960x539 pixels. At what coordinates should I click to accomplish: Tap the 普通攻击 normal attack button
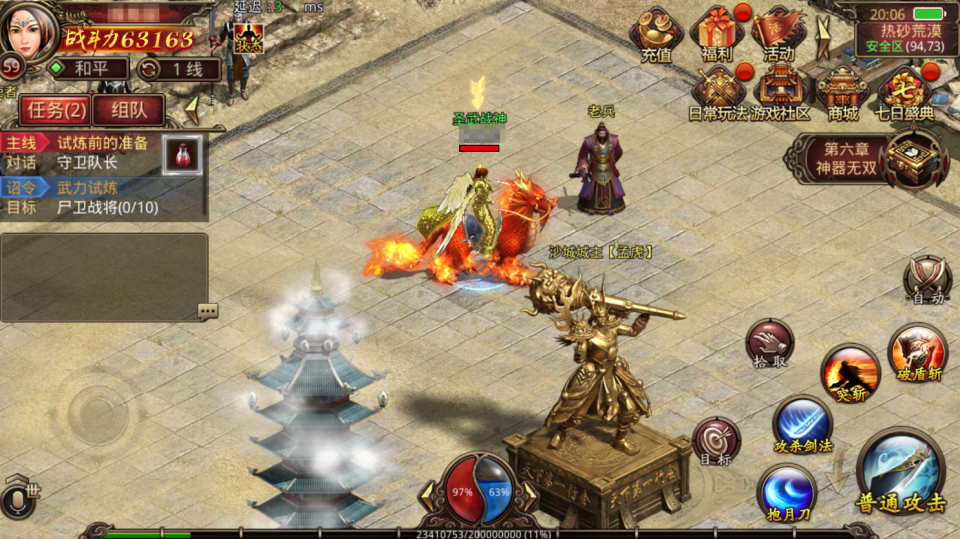tap(900, 472)
